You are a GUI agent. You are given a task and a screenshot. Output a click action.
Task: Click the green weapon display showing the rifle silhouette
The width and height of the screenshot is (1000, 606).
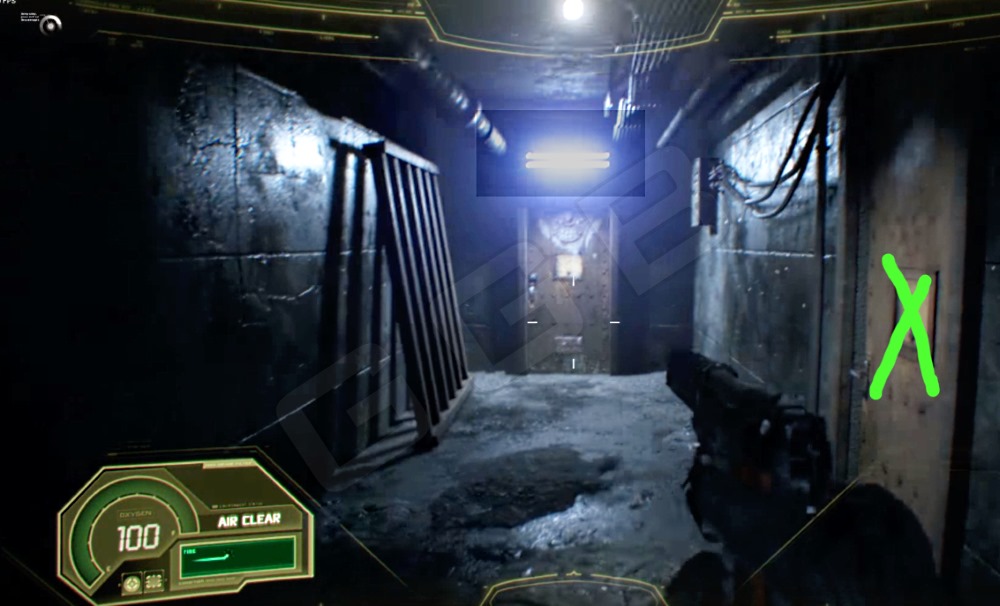[x=238, y=555]
